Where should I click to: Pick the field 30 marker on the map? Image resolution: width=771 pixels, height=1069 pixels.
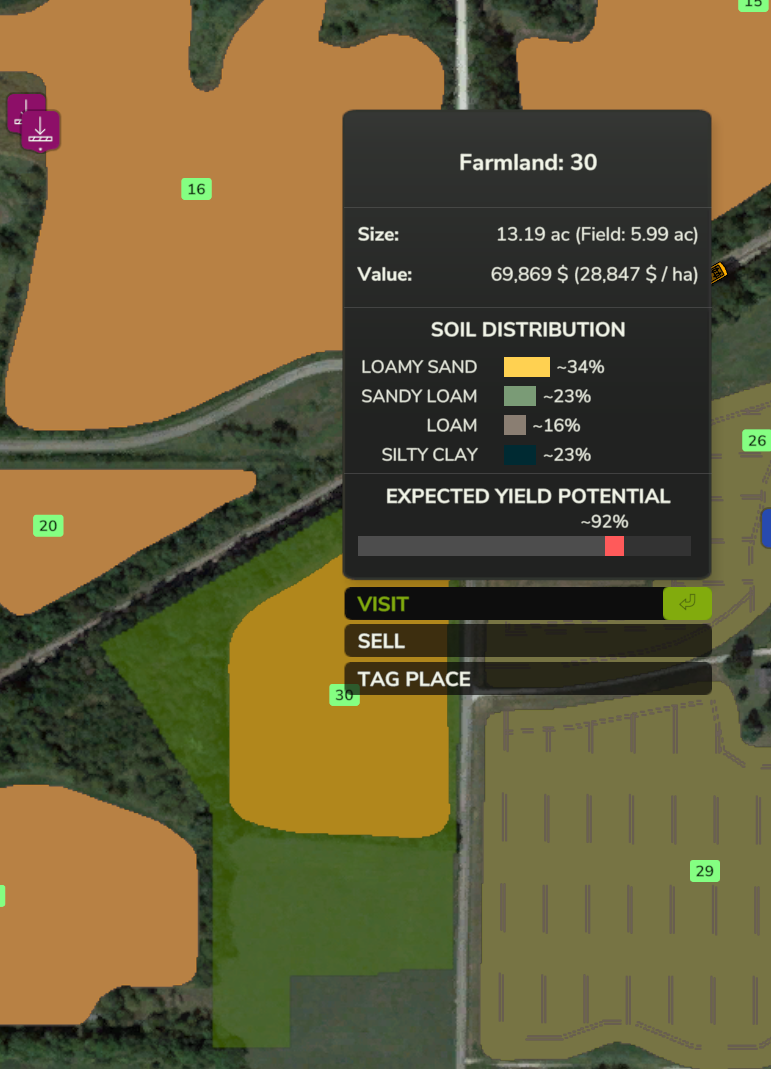point(343,695)
